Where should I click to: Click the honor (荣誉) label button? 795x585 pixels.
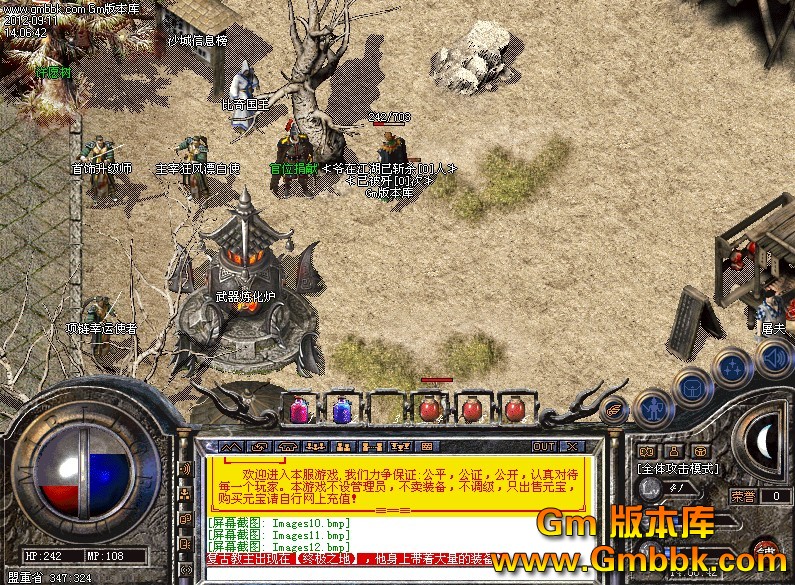tap(743, 495)
